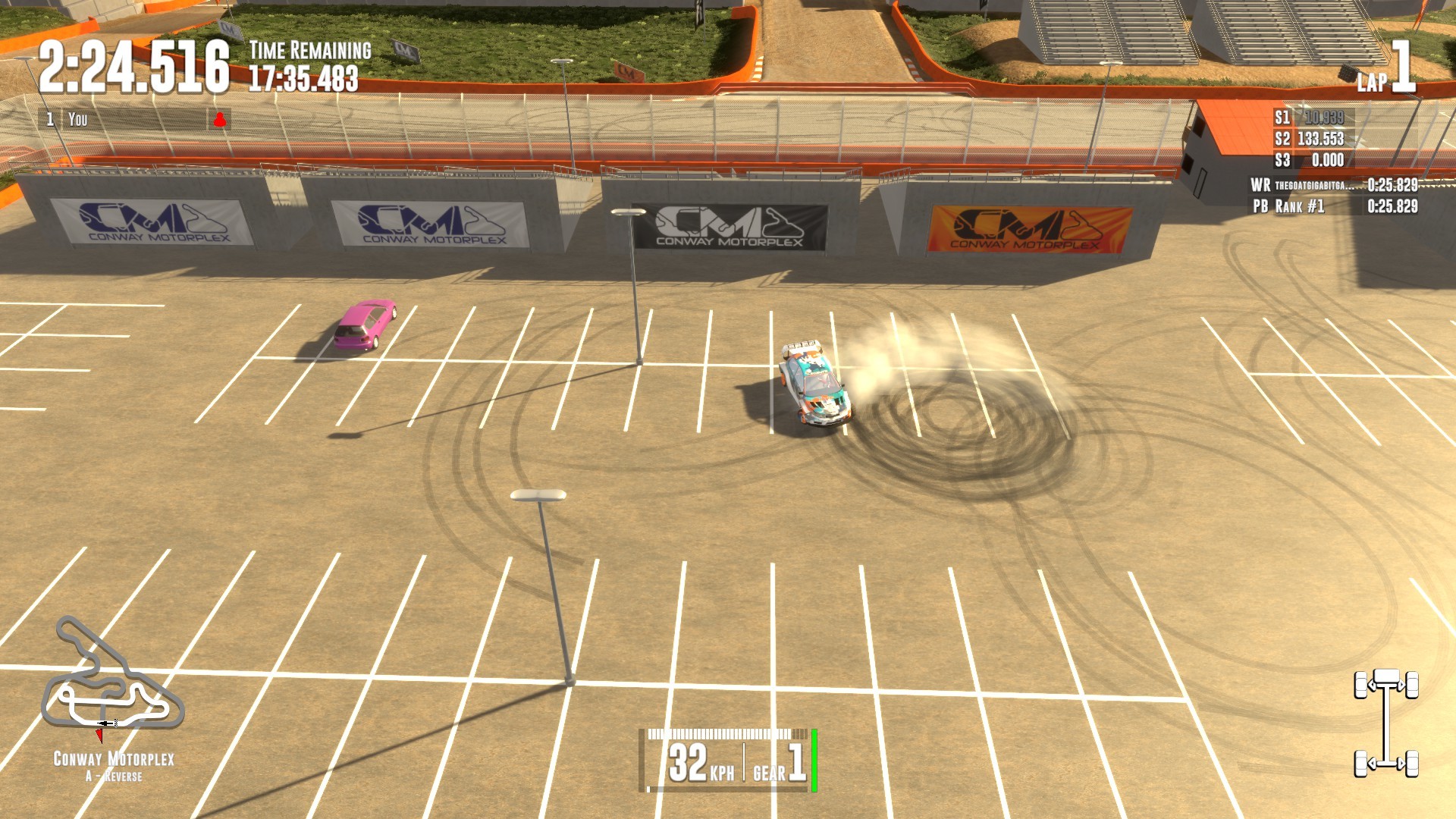Viewport: 1456px width, 819px height.
Task: Select the leaderboard entry labeled You
Action: coord(80,119)
